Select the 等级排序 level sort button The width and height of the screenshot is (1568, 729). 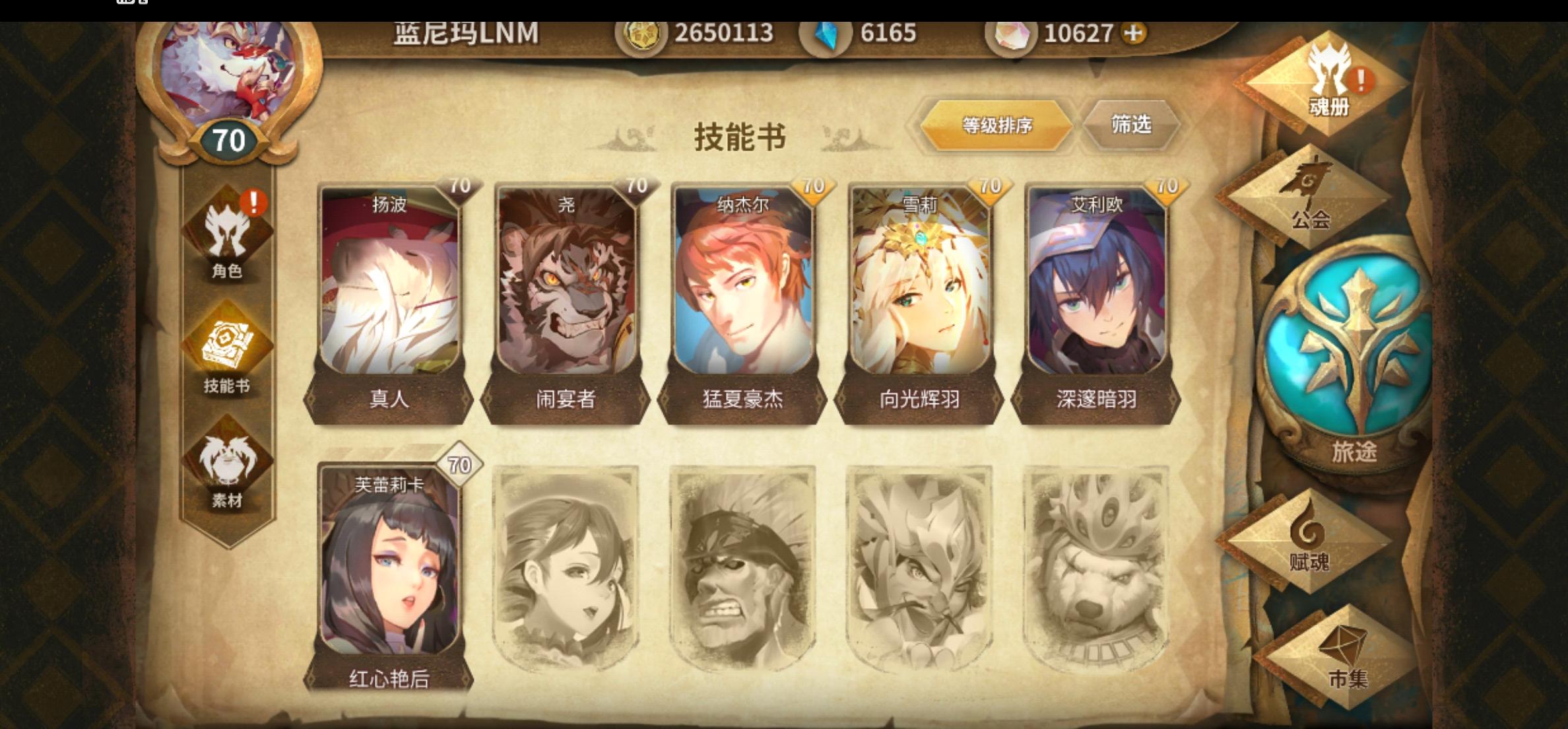coord(993,125)
